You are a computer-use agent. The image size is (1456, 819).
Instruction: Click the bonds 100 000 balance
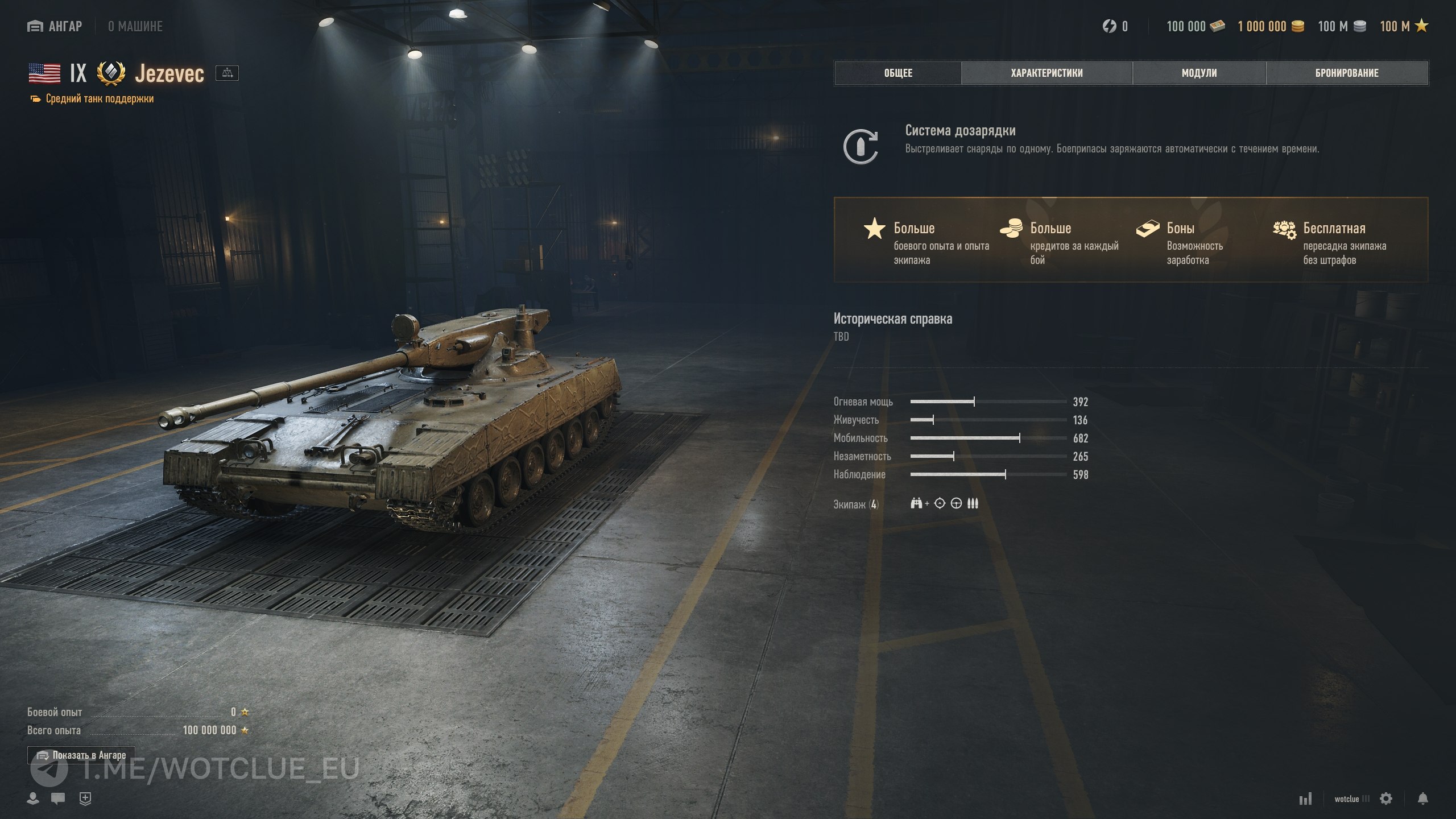tap(1195, 26)
